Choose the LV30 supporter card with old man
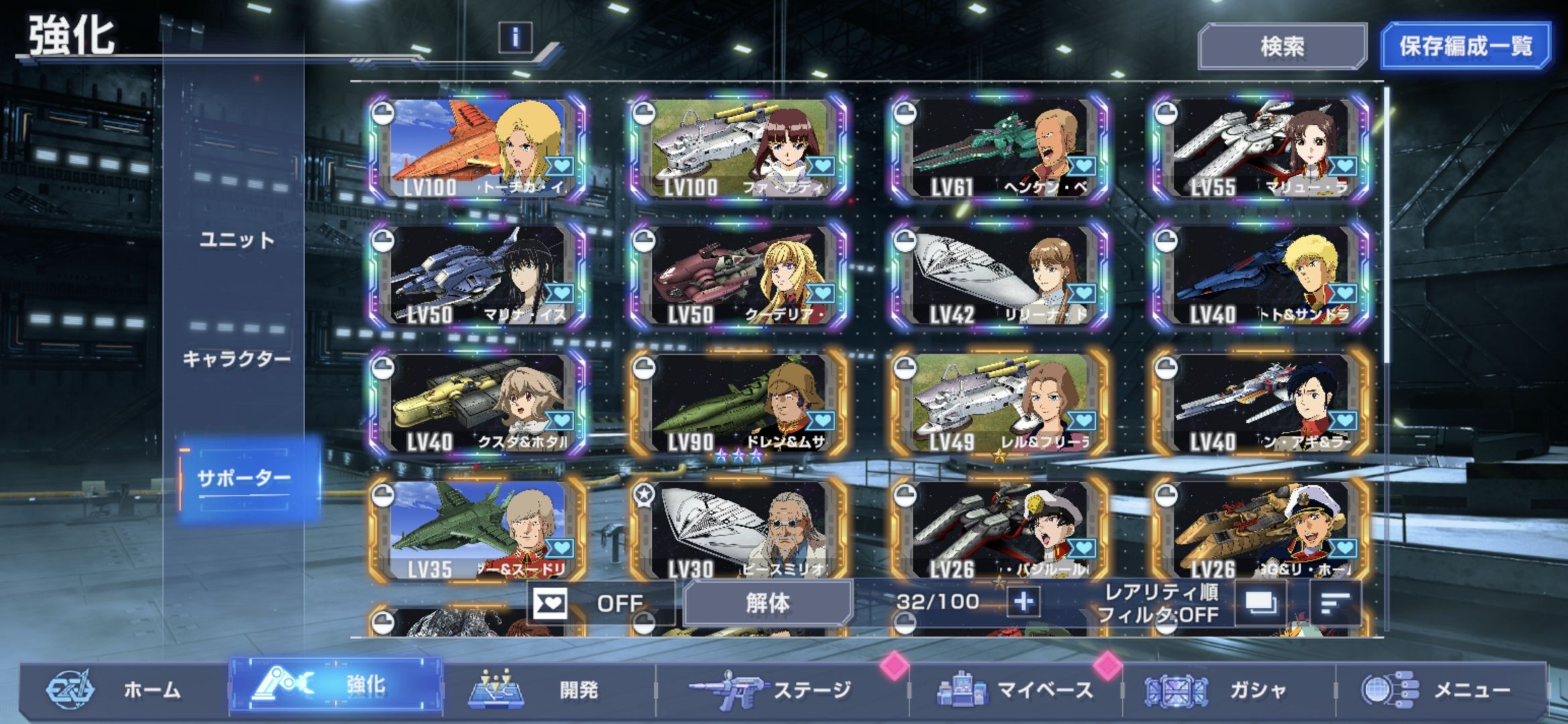The image size is (1568, 724). (x=739, y=531)
